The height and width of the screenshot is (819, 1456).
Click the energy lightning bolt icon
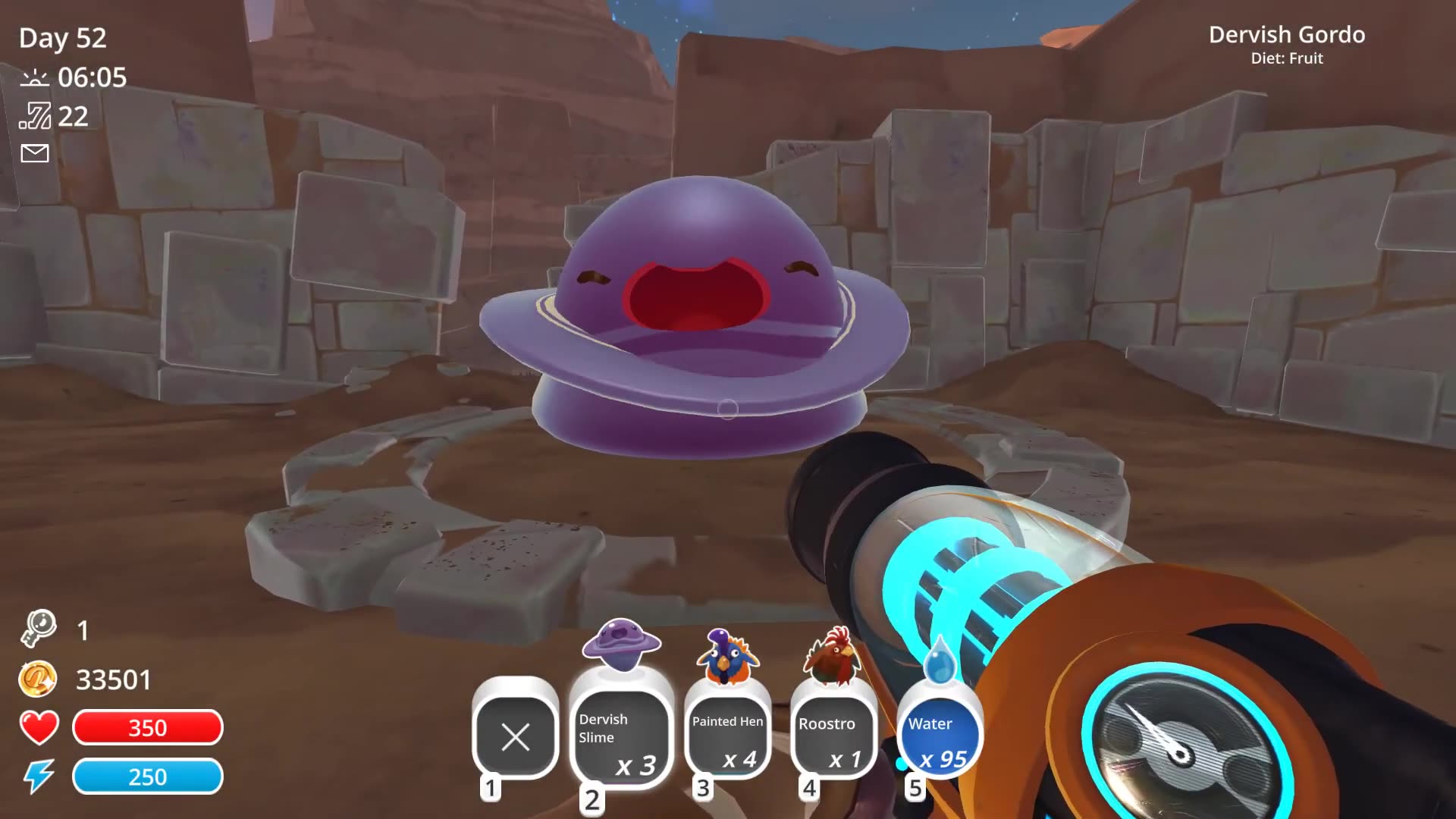[39, 776]
